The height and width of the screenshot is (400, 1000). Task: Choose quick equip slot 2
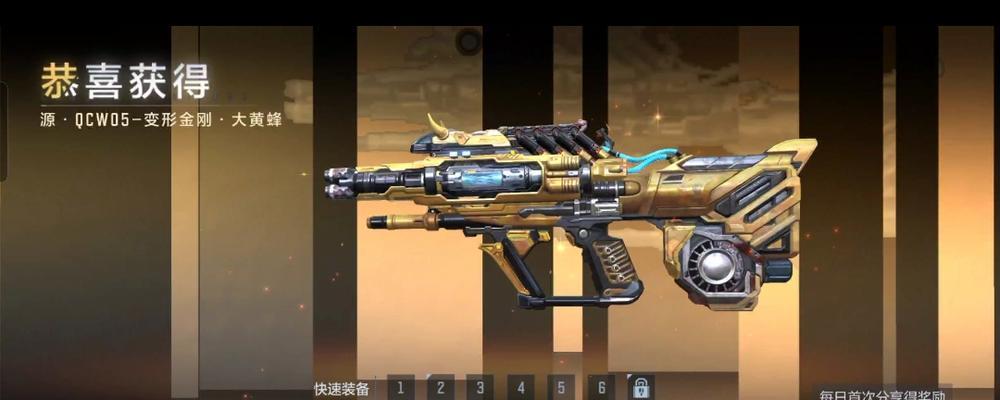pyautogui.click(x=440, y=387)
